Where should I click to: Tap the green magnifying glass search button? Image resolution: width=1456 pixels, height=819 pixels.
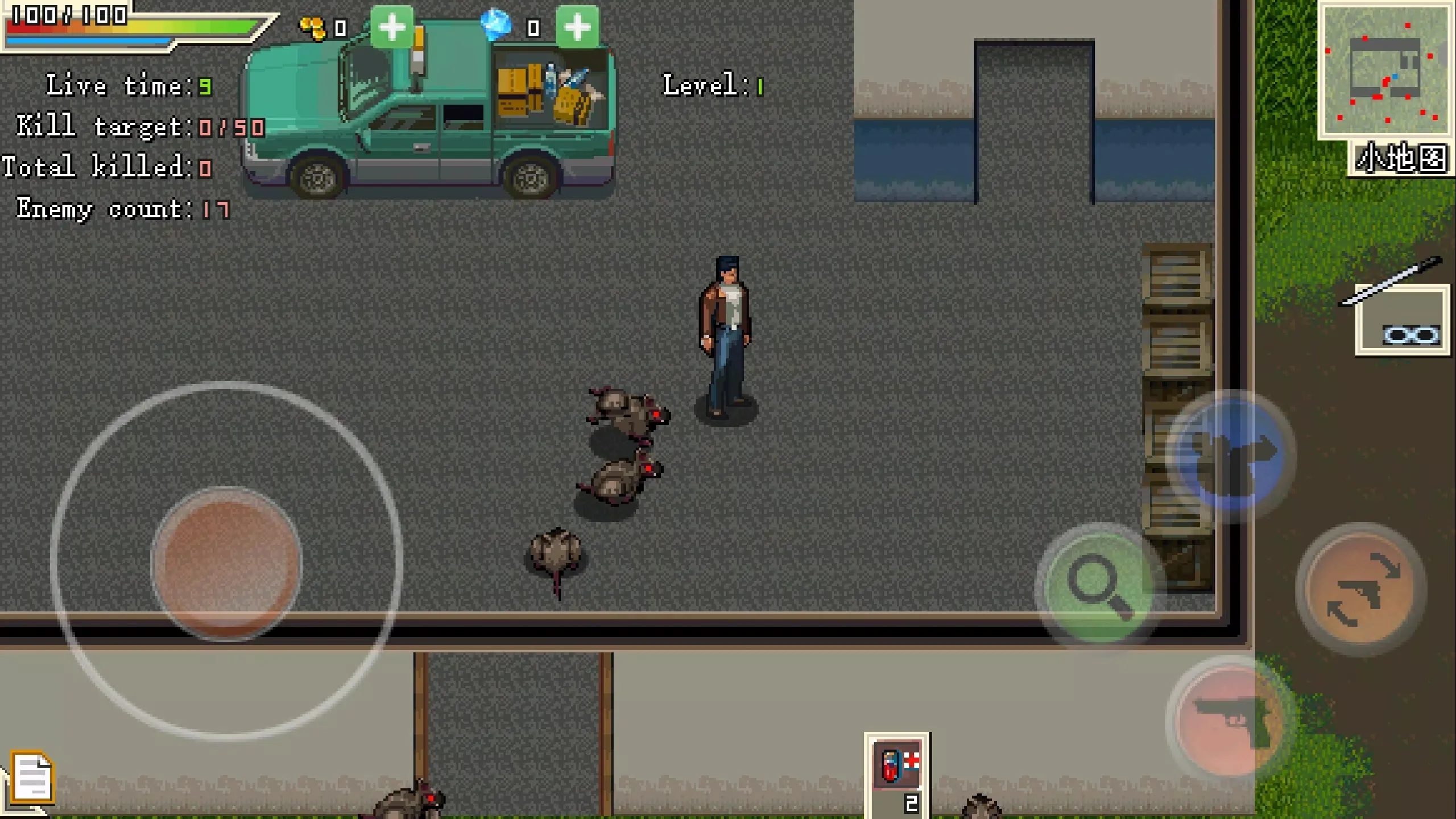click(1097, 585)
